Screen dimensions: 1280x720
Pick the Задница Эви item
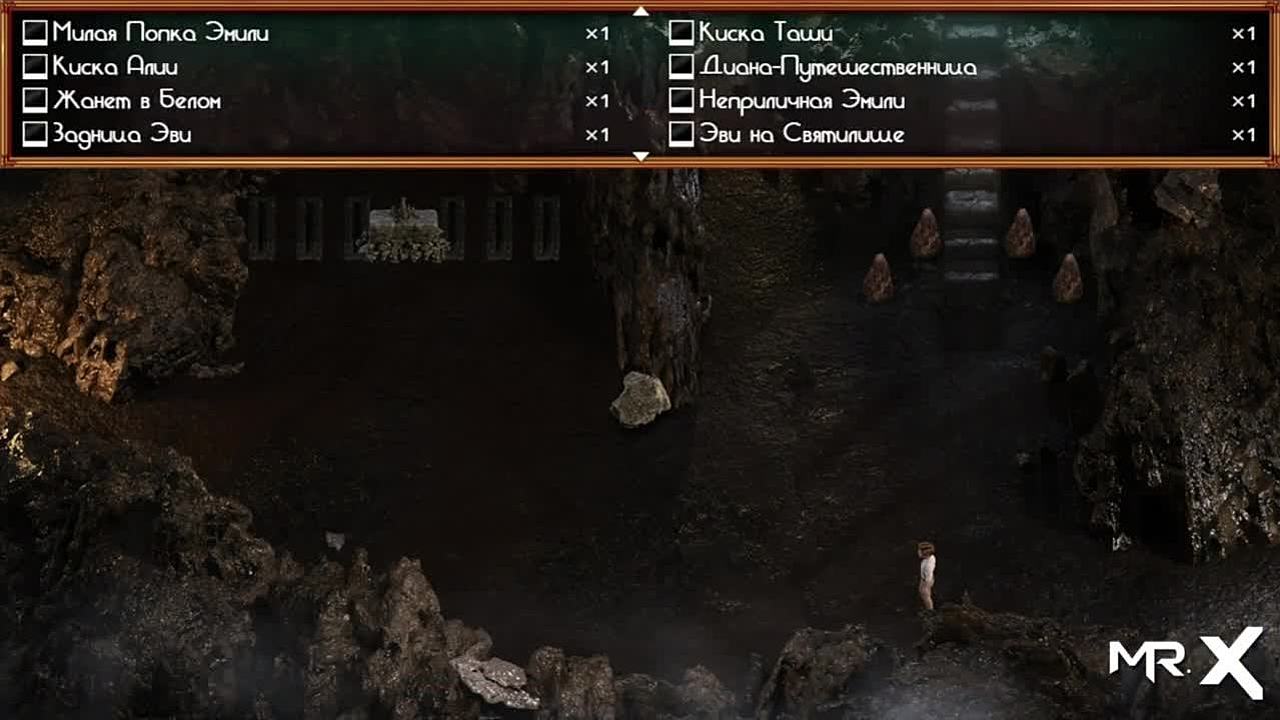coord(121,135)
